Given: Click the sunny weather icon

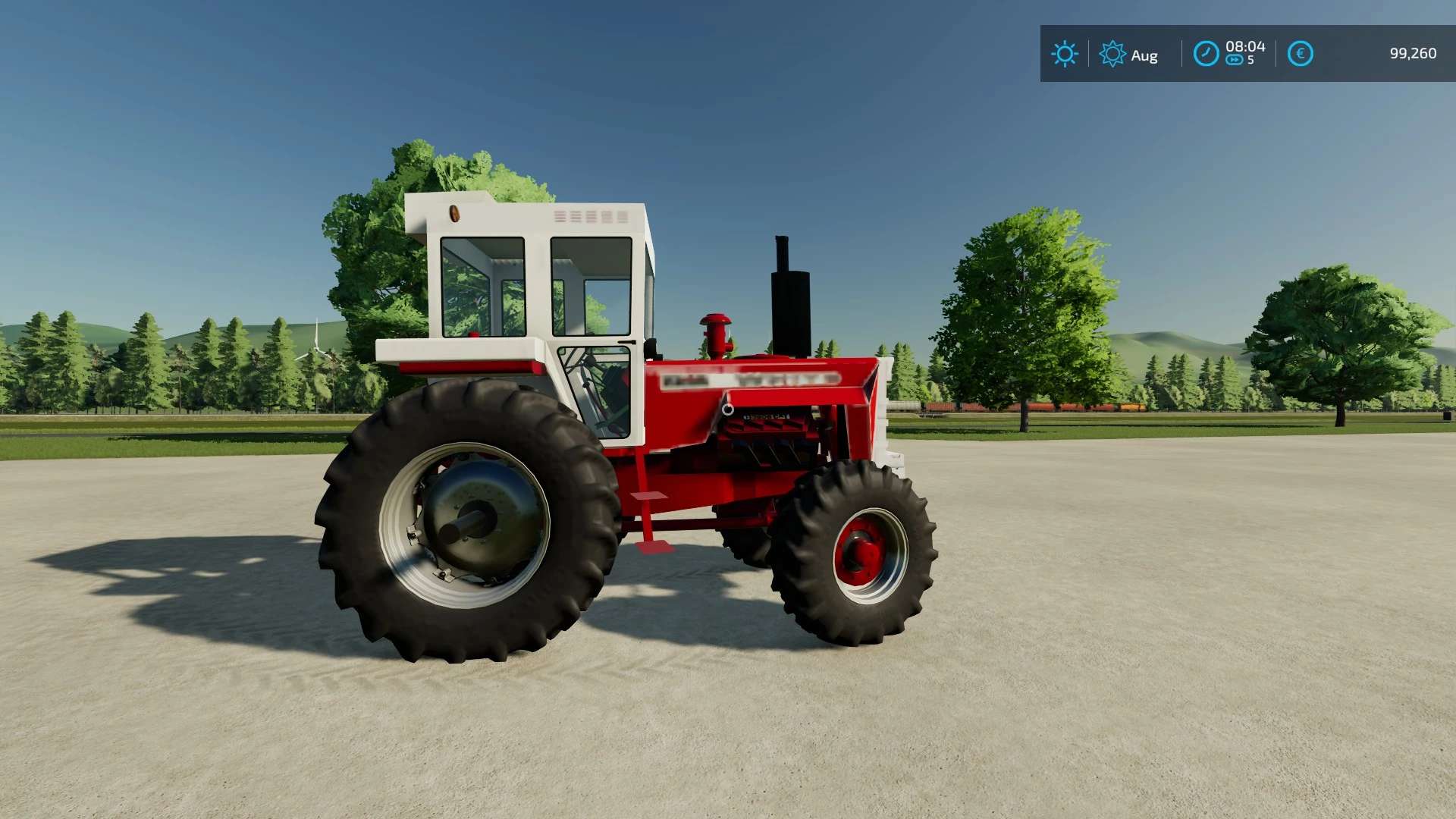Looking at the screenshot, I should (1064, 54).
